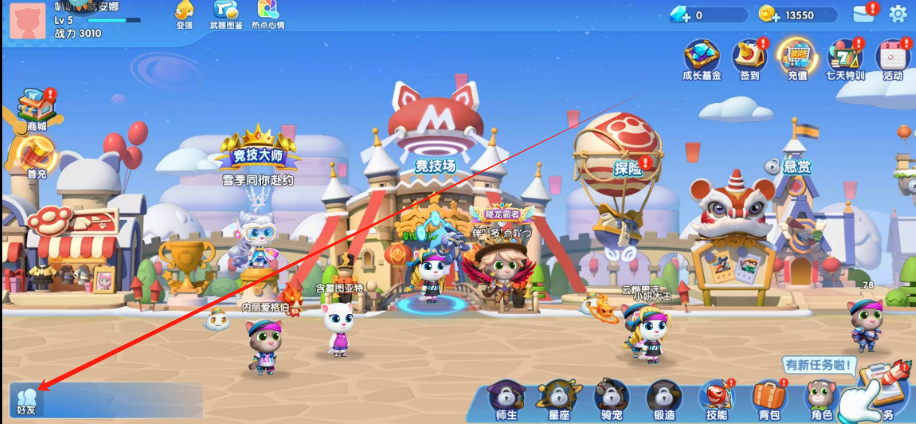Viewport: 916px width, 424px height.
Task: Open the gear settings menu
Action: 898,14
